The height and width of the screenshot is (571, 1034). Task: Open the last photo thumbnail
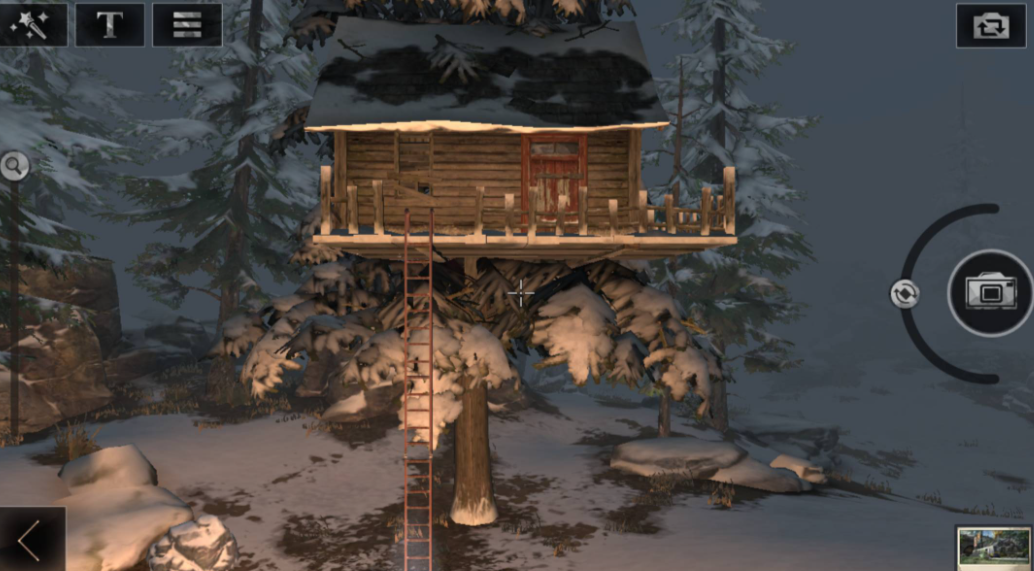[x=993, y=548]
